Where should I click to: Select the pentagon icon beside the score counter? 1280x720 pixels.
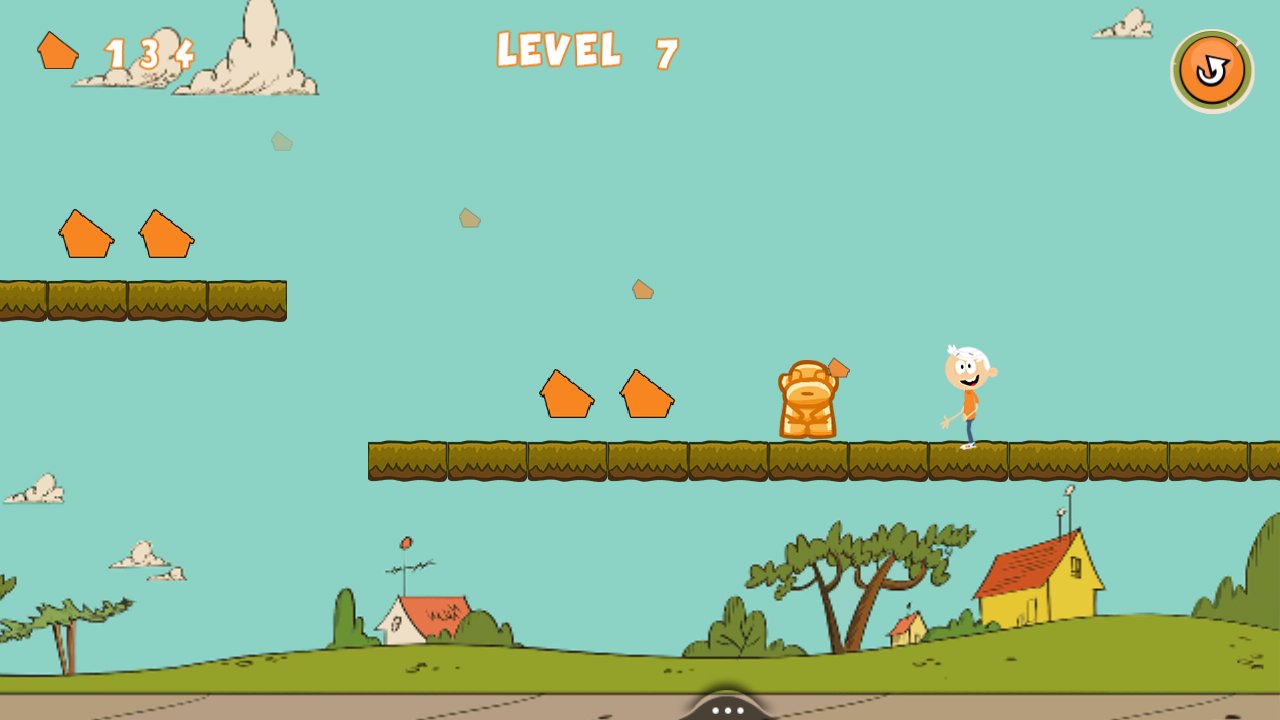click(57, 48)
